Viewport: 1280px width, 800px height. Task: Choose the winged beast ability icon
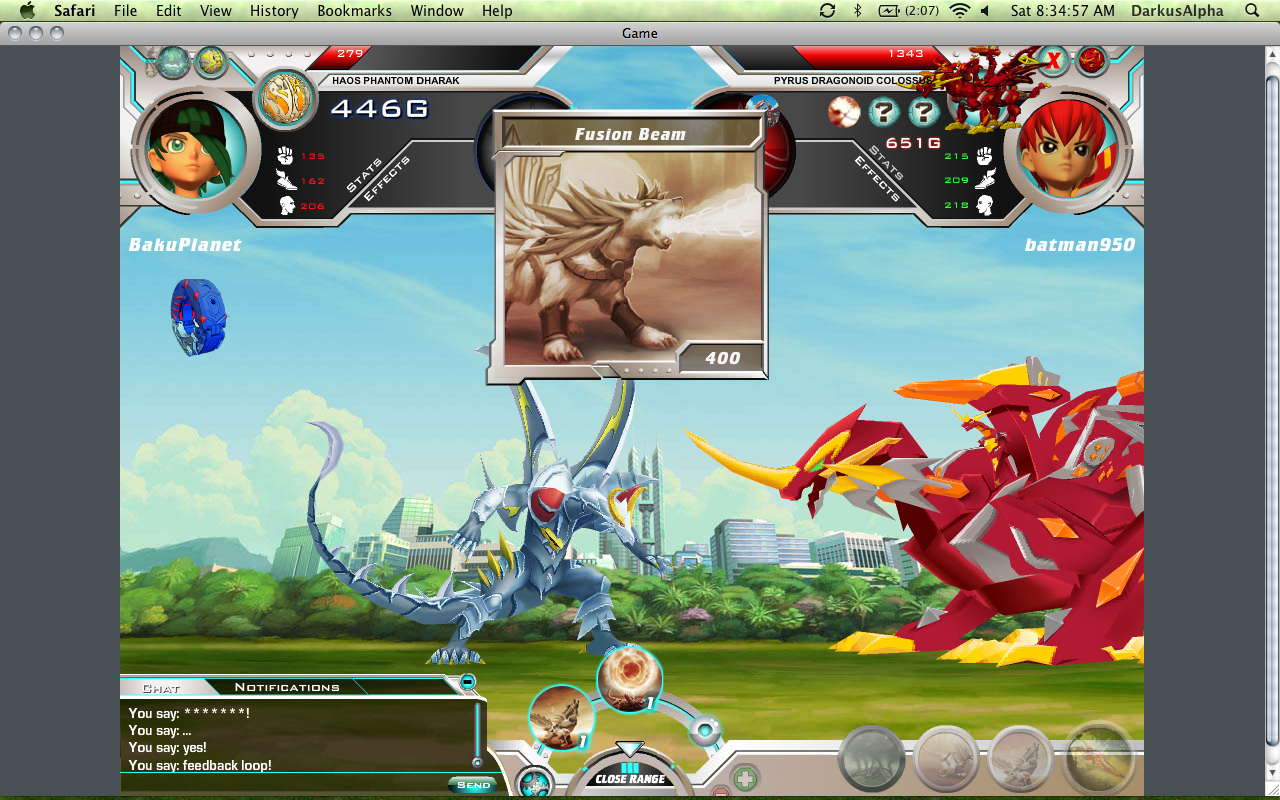tap(561, 717)
